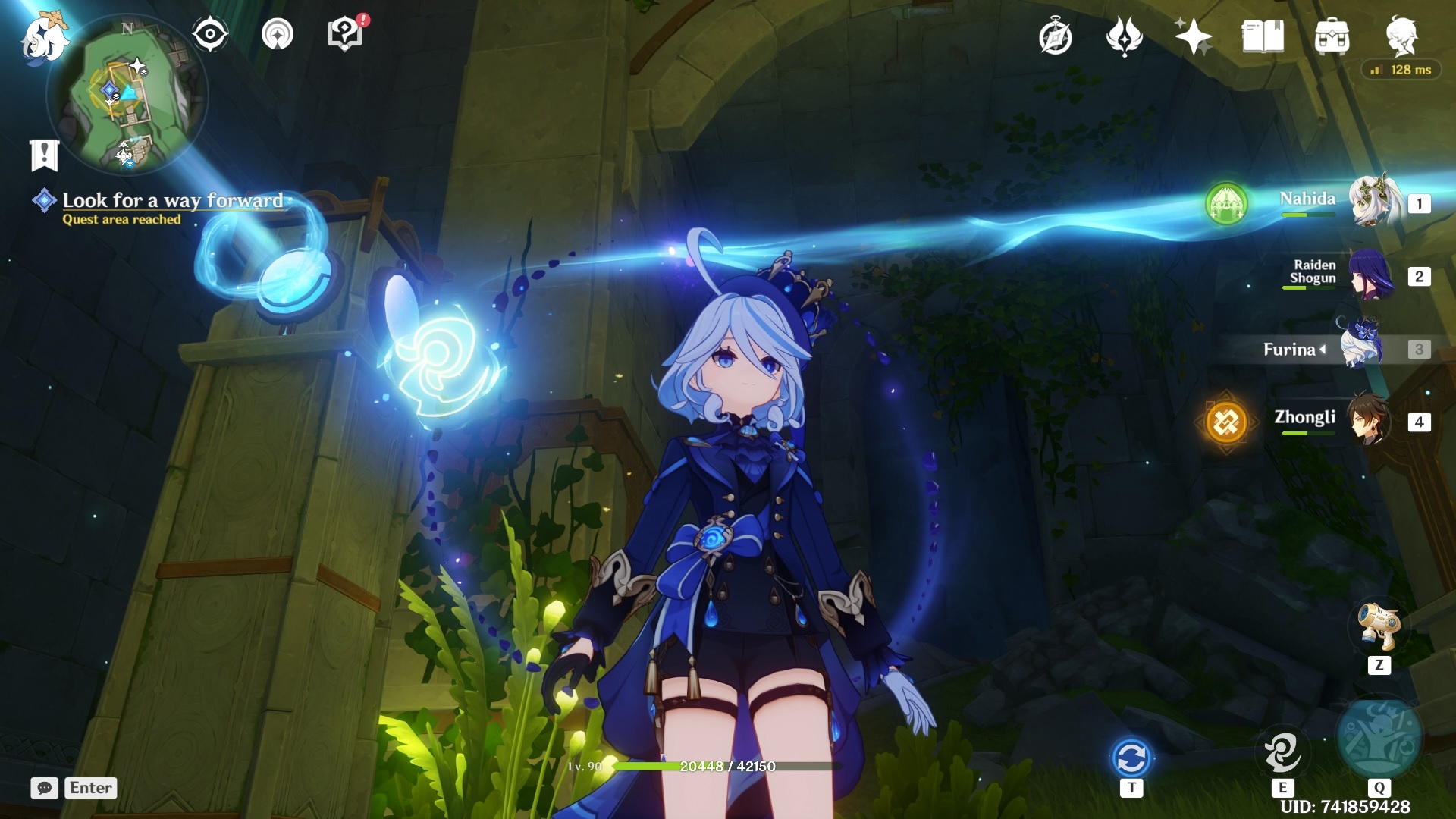Activate Furina's Elemental Skill icon
The image size is (1456, 819).
click(1282, 752)
